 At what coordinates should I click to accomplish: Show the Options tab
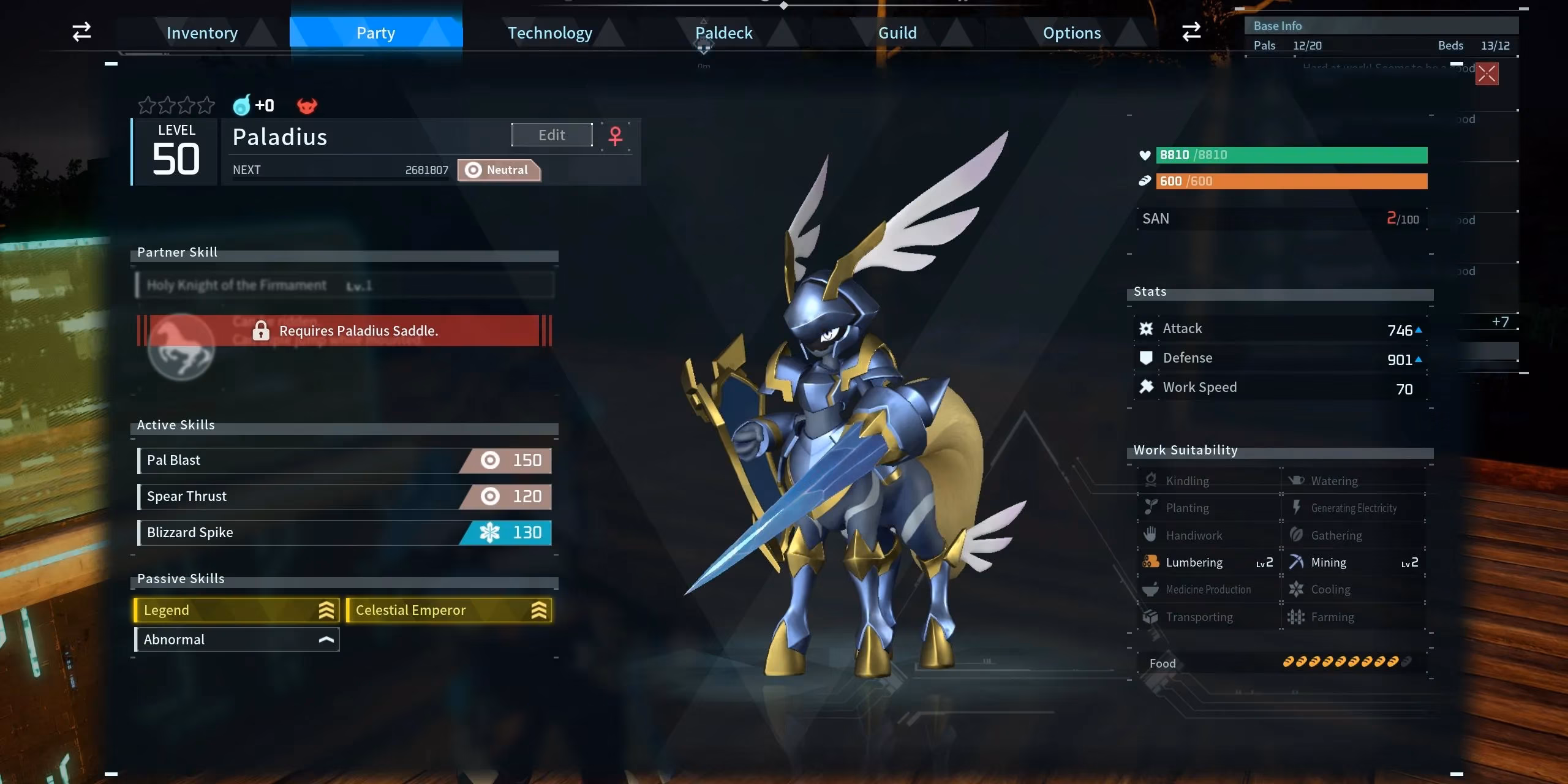[1071, 33]
